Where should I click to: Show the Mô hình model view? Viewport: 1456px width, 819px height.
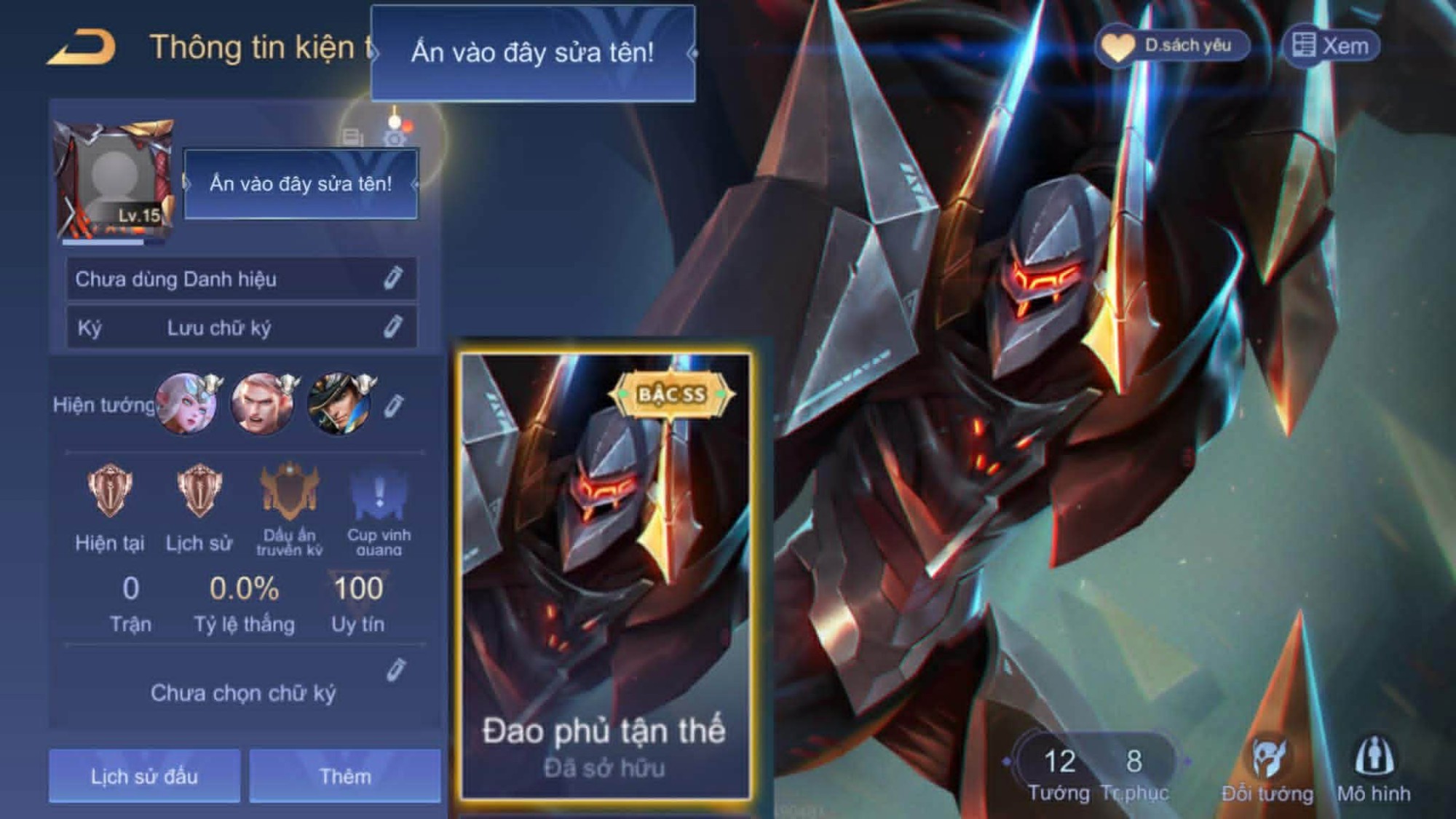click(1374, 768)
